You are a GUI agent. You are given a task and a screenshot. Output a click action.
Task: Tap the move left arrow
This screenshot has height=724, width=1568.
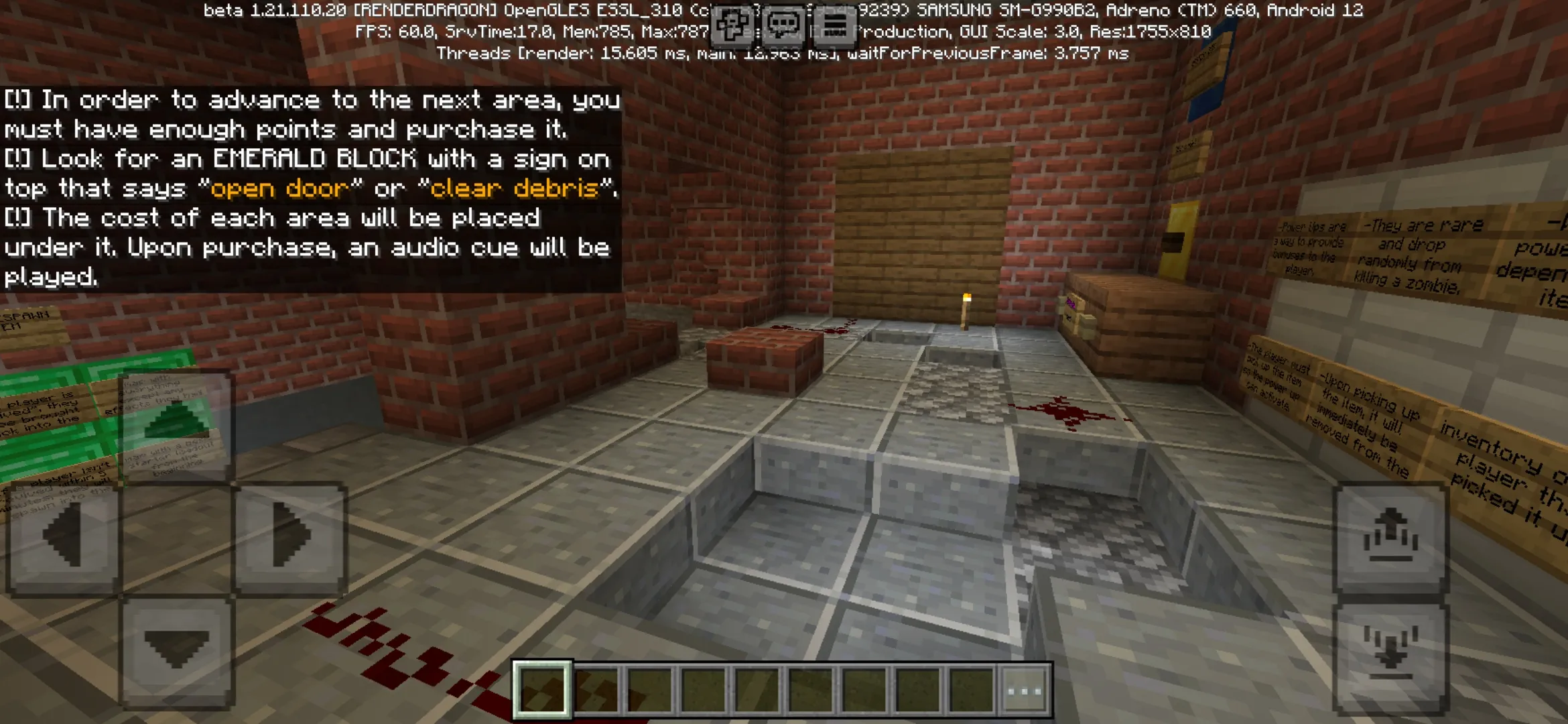63,538
